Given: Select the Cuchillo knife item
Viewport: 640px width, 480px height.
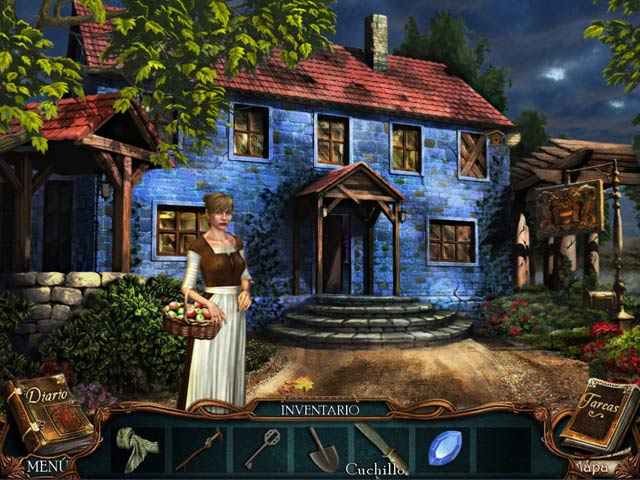Looking at the screenshot, I should (382, 446).
